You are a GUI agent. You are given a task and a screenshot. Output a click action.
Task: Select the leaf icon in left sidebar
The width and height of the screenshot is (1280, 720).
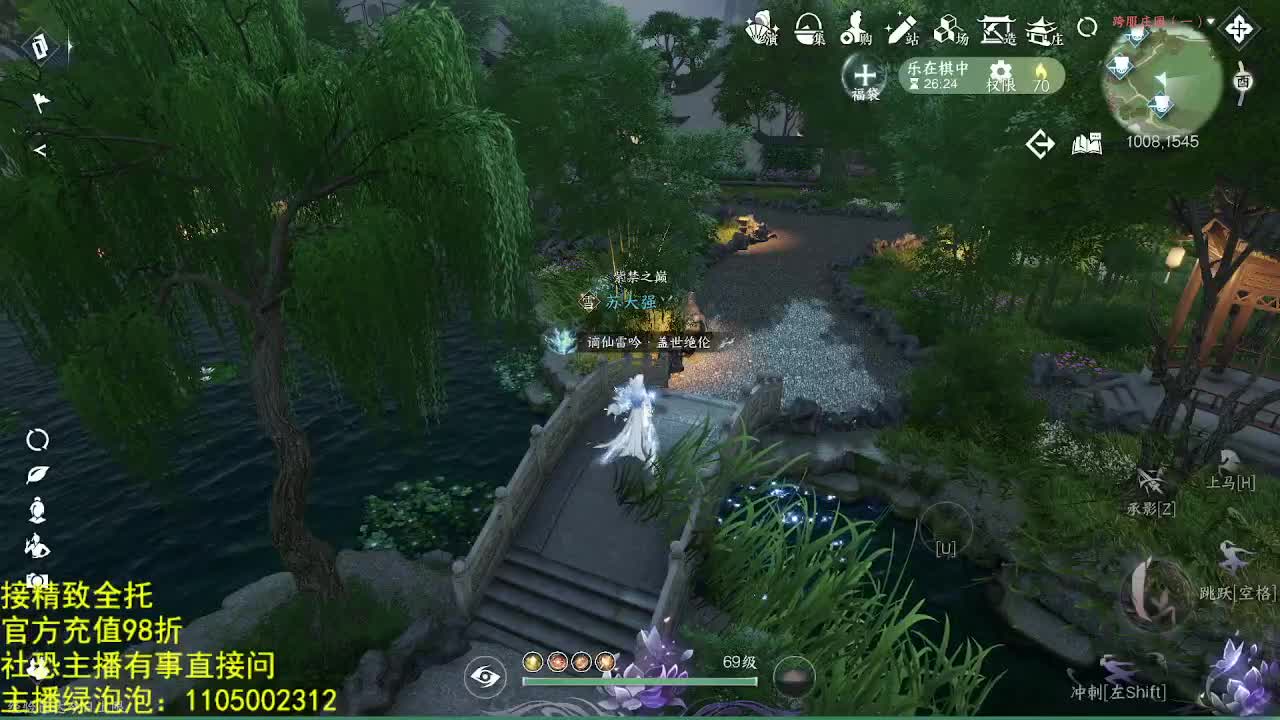pos(37,474)
